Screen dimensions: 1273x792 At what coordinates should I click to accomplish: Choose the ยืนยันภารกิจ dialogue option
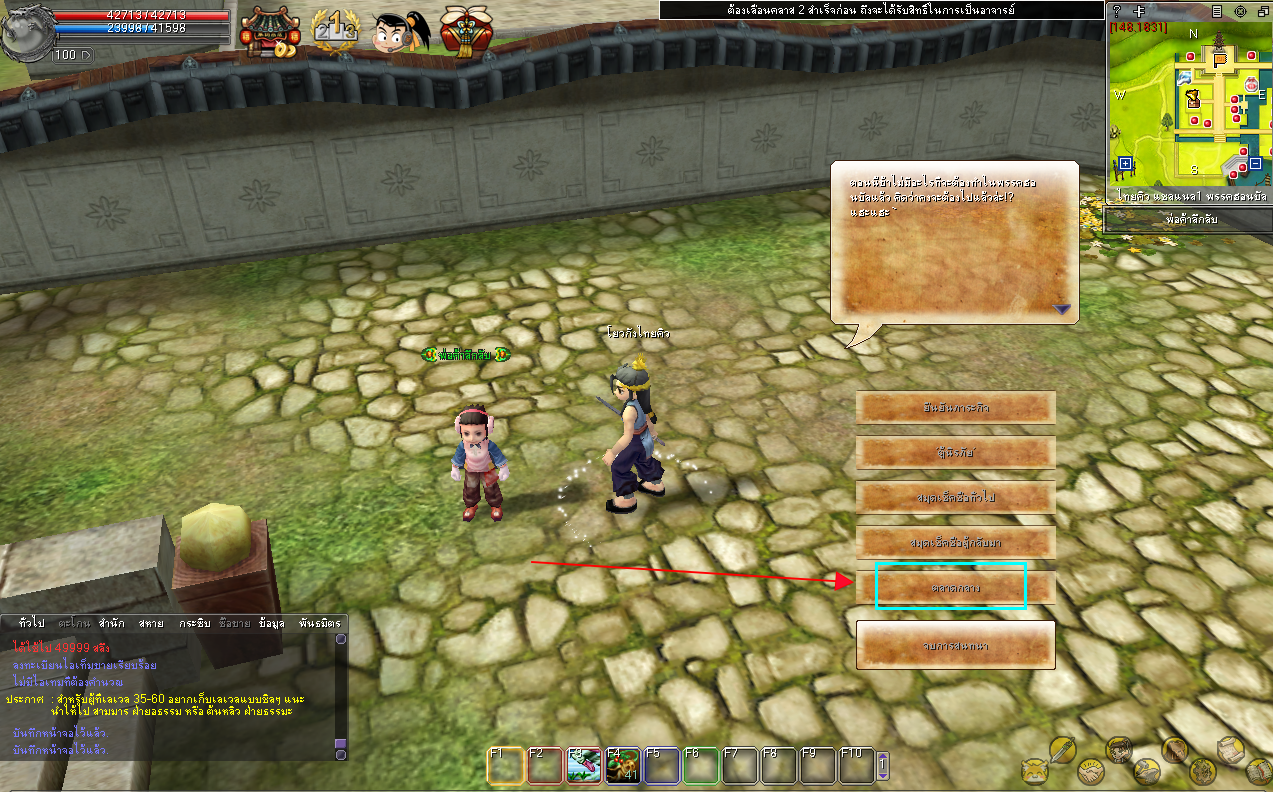[955, 408]
